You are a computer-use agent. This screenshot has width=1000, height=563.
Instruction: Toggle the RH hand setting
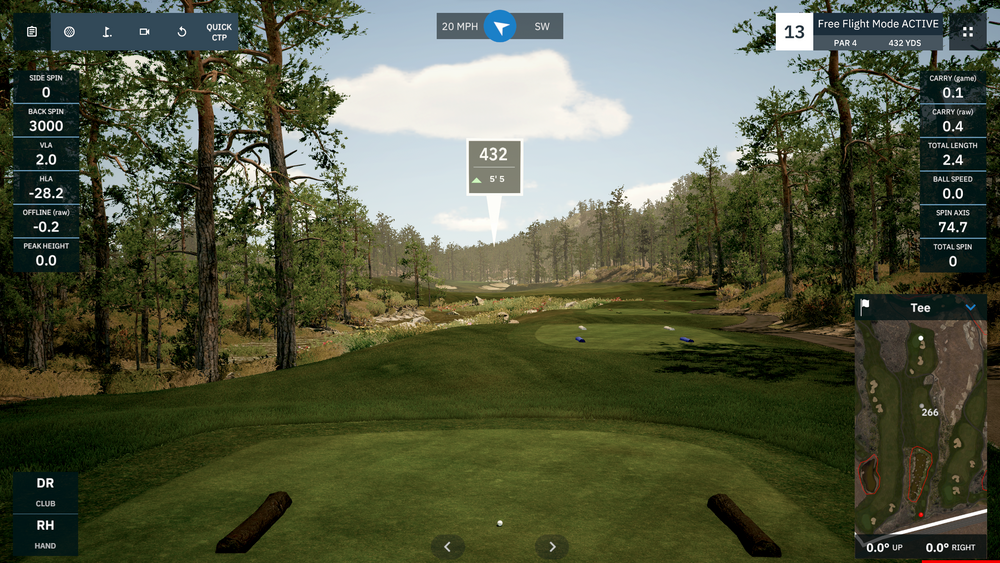tap(45, 532)
